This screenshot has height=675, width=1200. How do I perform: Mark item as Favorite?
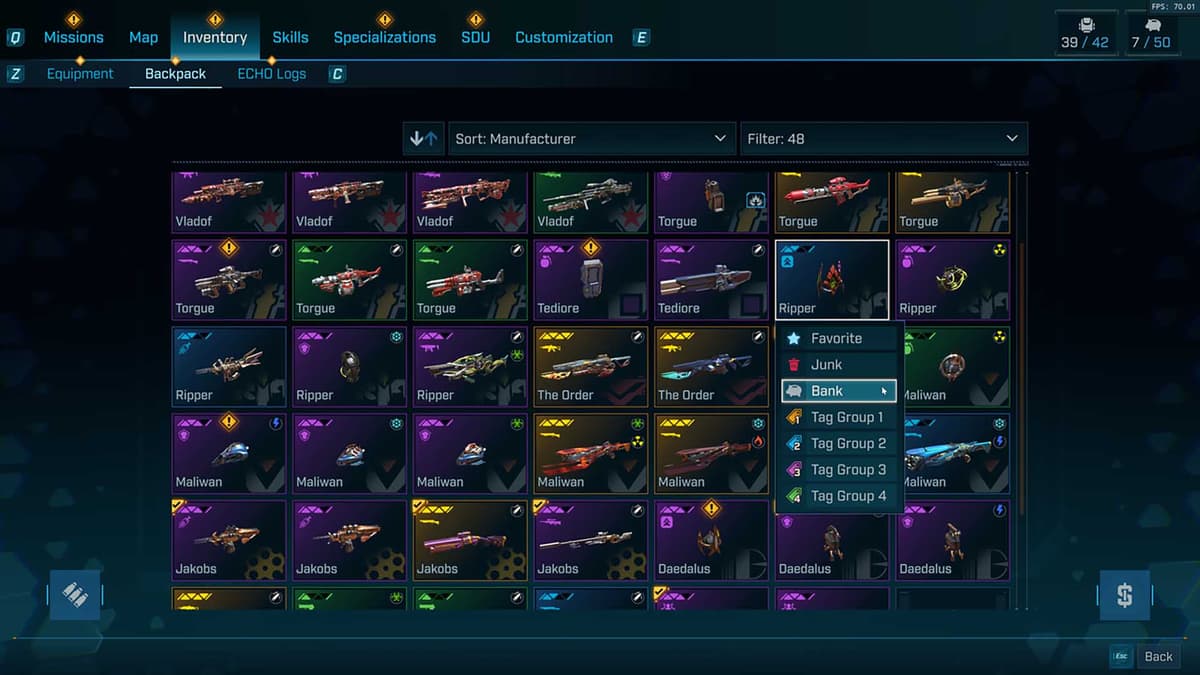[837, 339]
